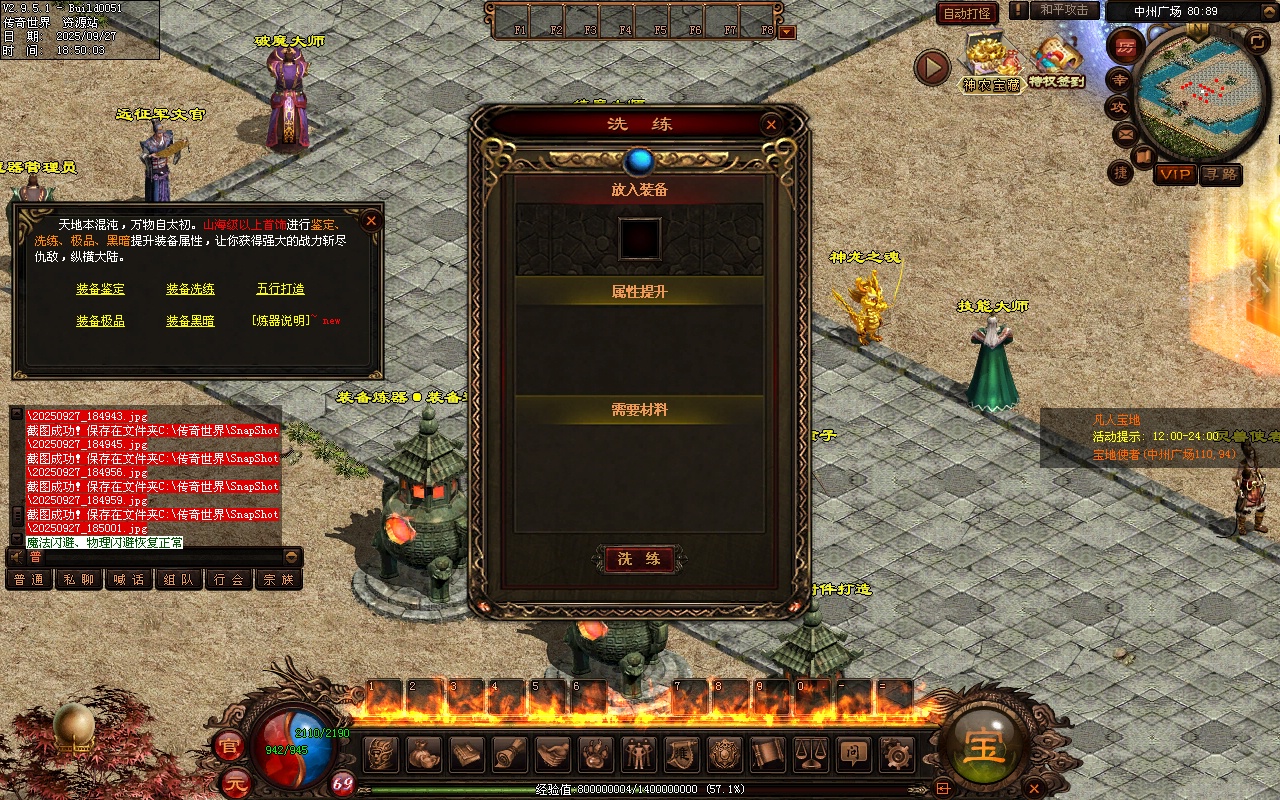Viewport: 1280px width, 800px height.
Task: Activate the 寻路 pathfinding button
Action: tap(1220, 174)
